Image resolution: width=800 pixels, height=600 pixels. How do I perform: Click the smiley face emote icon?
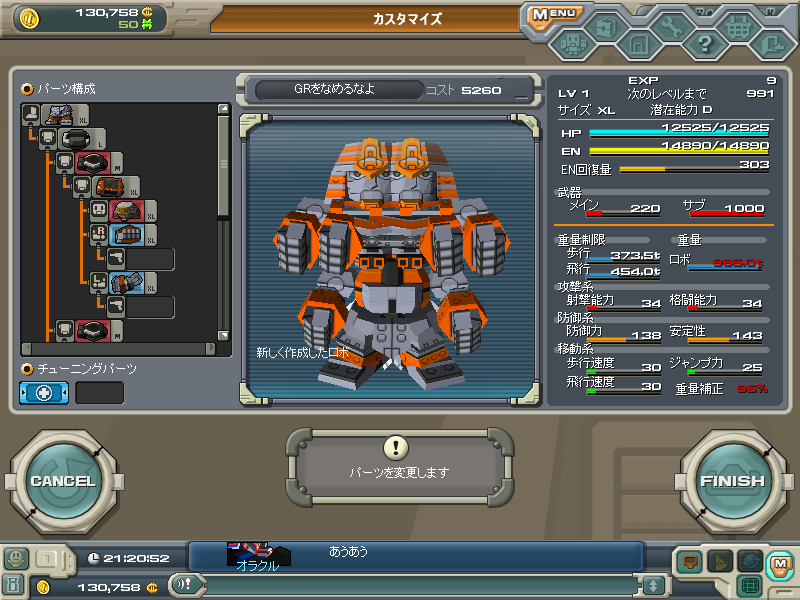click(x=16, y=558)
